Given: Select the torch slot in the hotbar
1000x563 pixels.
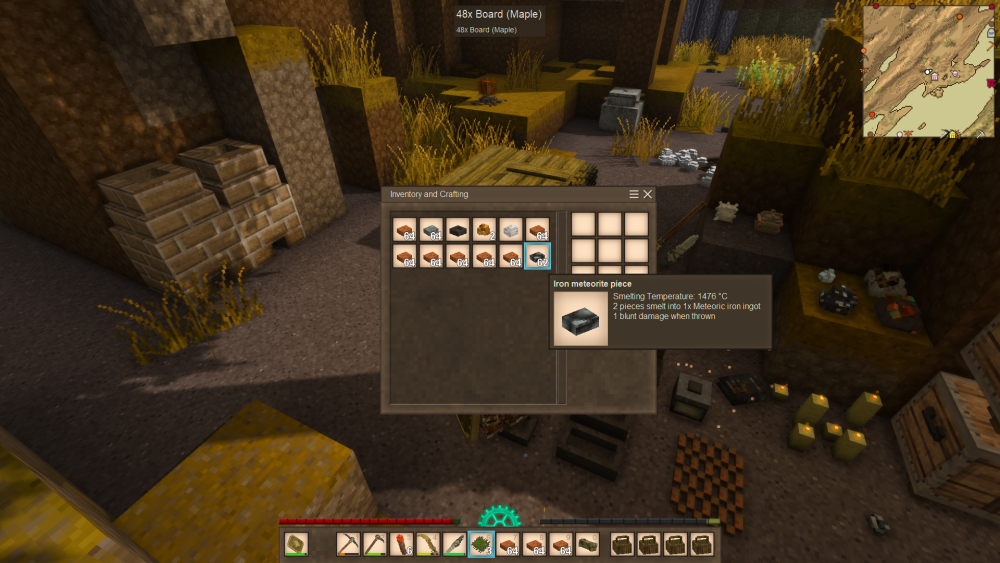Looking at the screenshot, I should (x=402, y=545).
